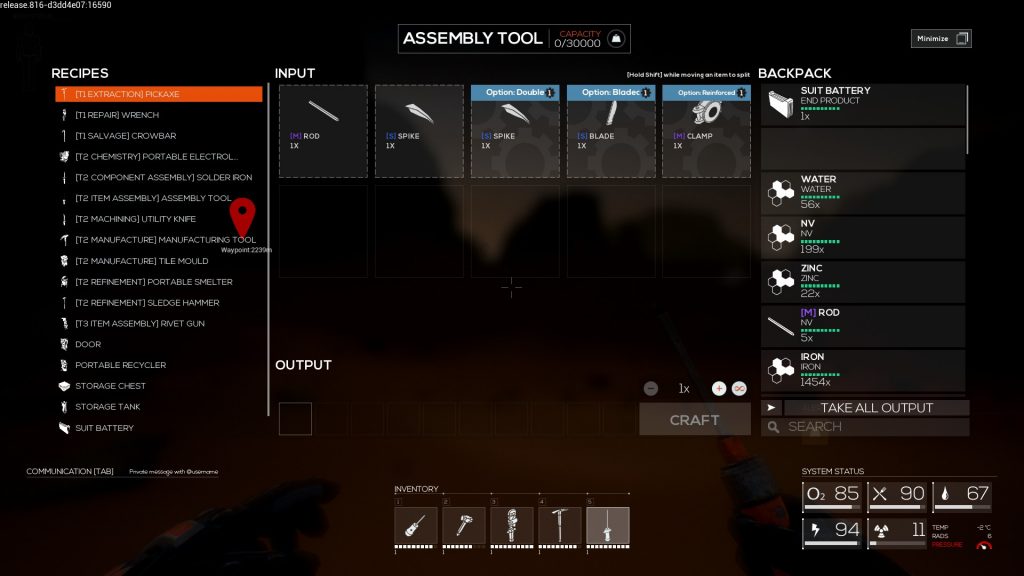1024x576 pixels.
Task: Select the Rivet Gun recipe
Action: pos(138,324)
